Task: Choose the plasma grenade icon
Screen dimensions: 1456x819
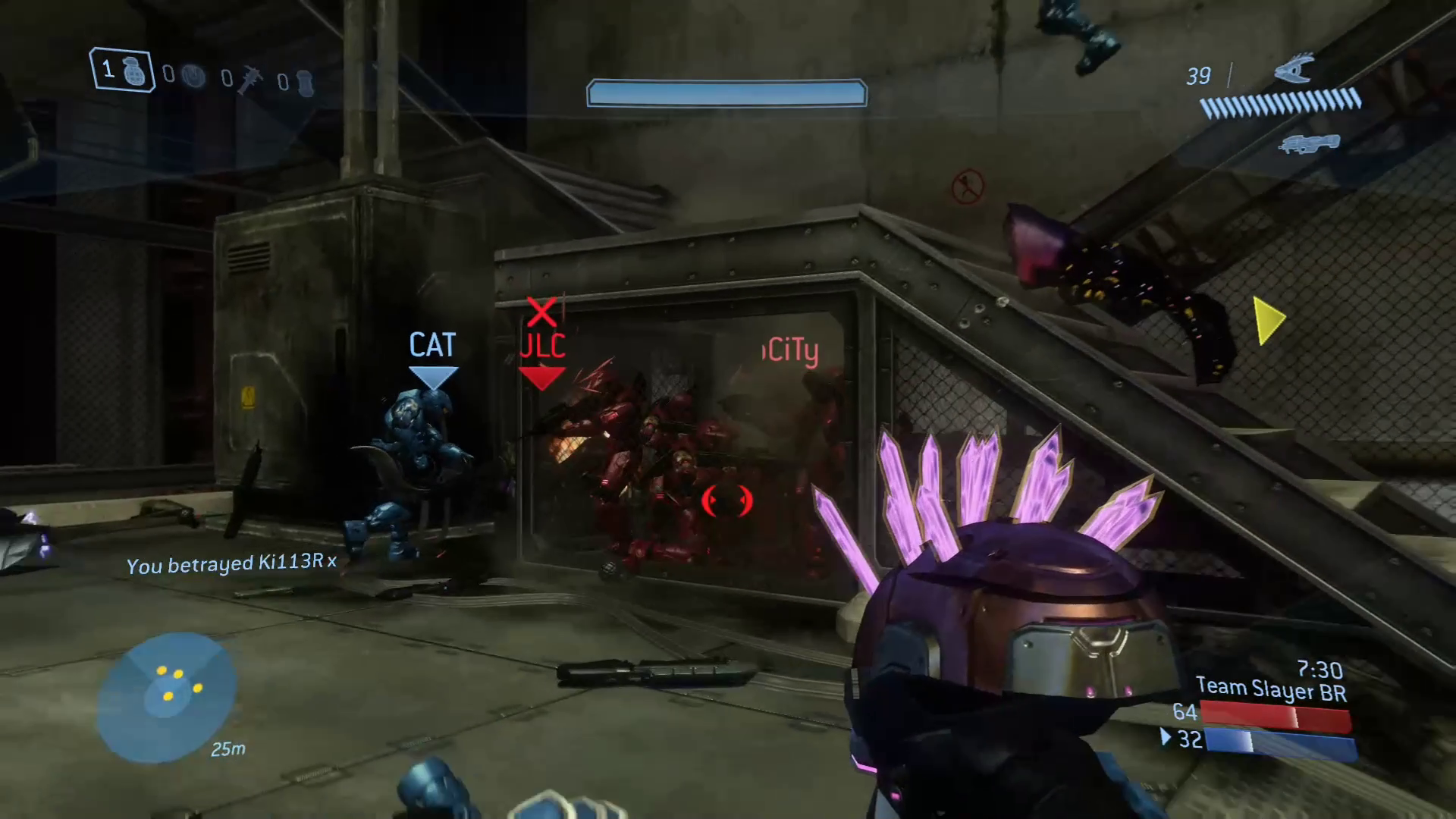Action: click(193, 77)
